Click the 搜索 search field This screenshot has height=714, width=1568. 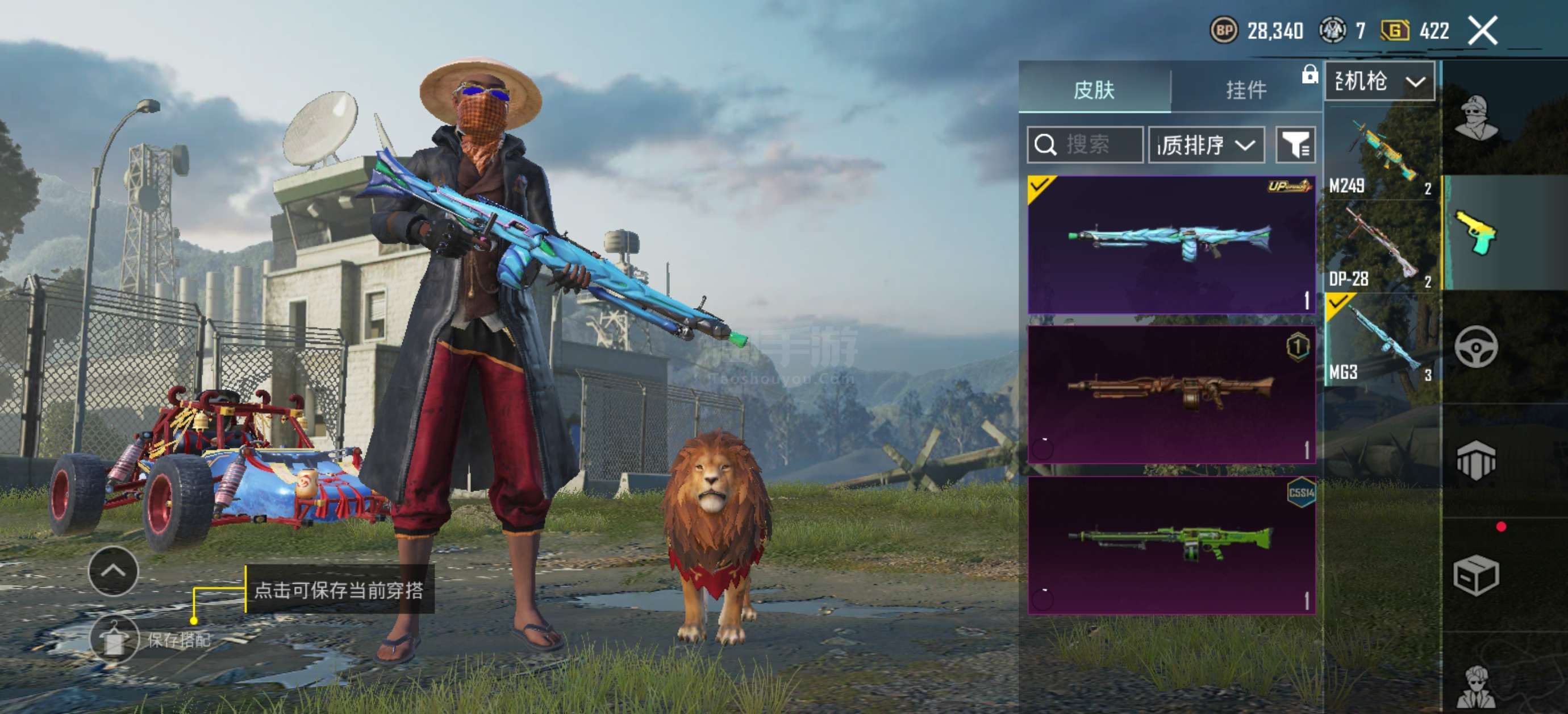point(1085,145)
